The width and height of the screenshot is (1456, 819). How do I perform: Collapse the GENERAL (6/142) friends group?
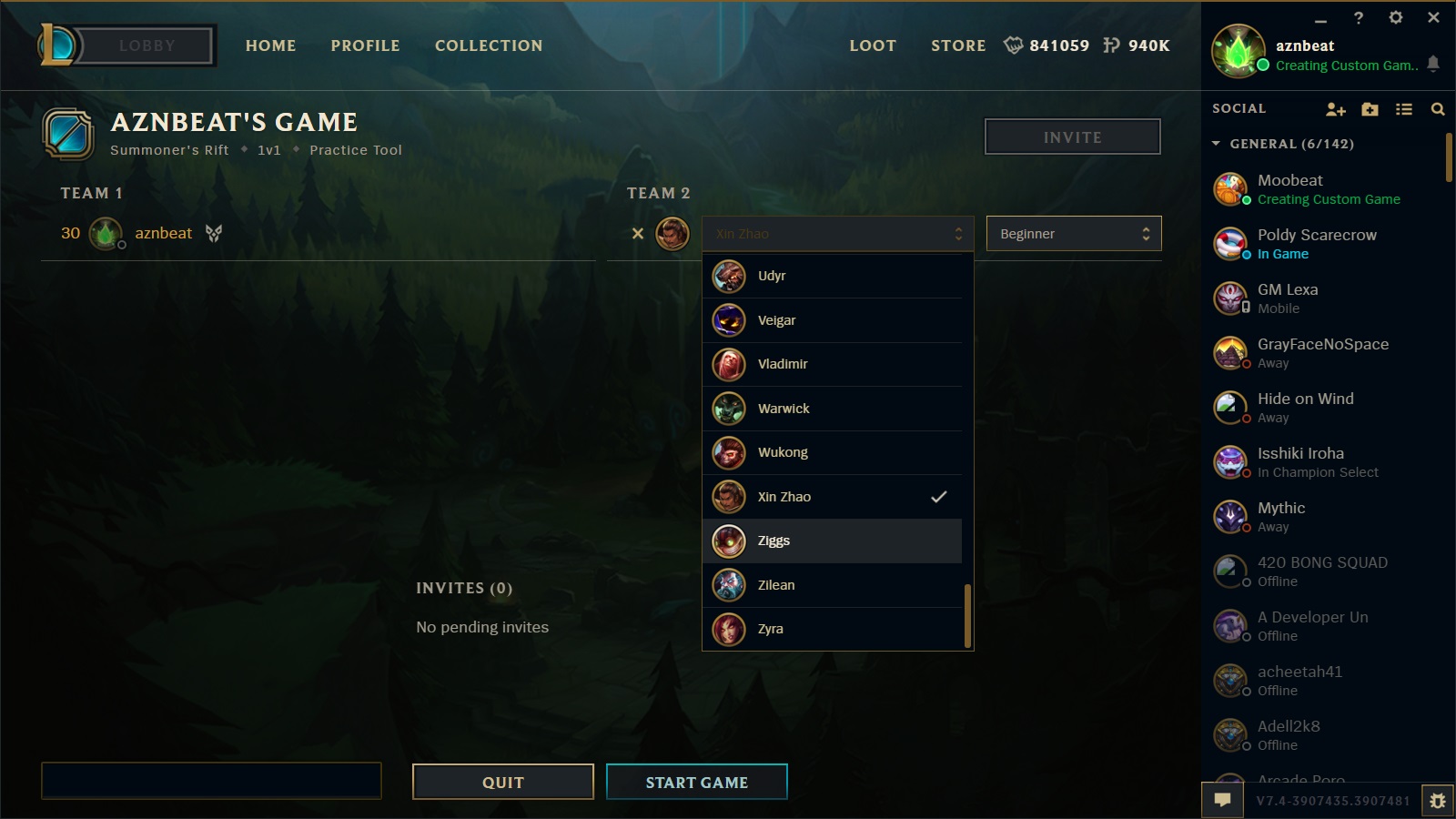[1217, 144]
